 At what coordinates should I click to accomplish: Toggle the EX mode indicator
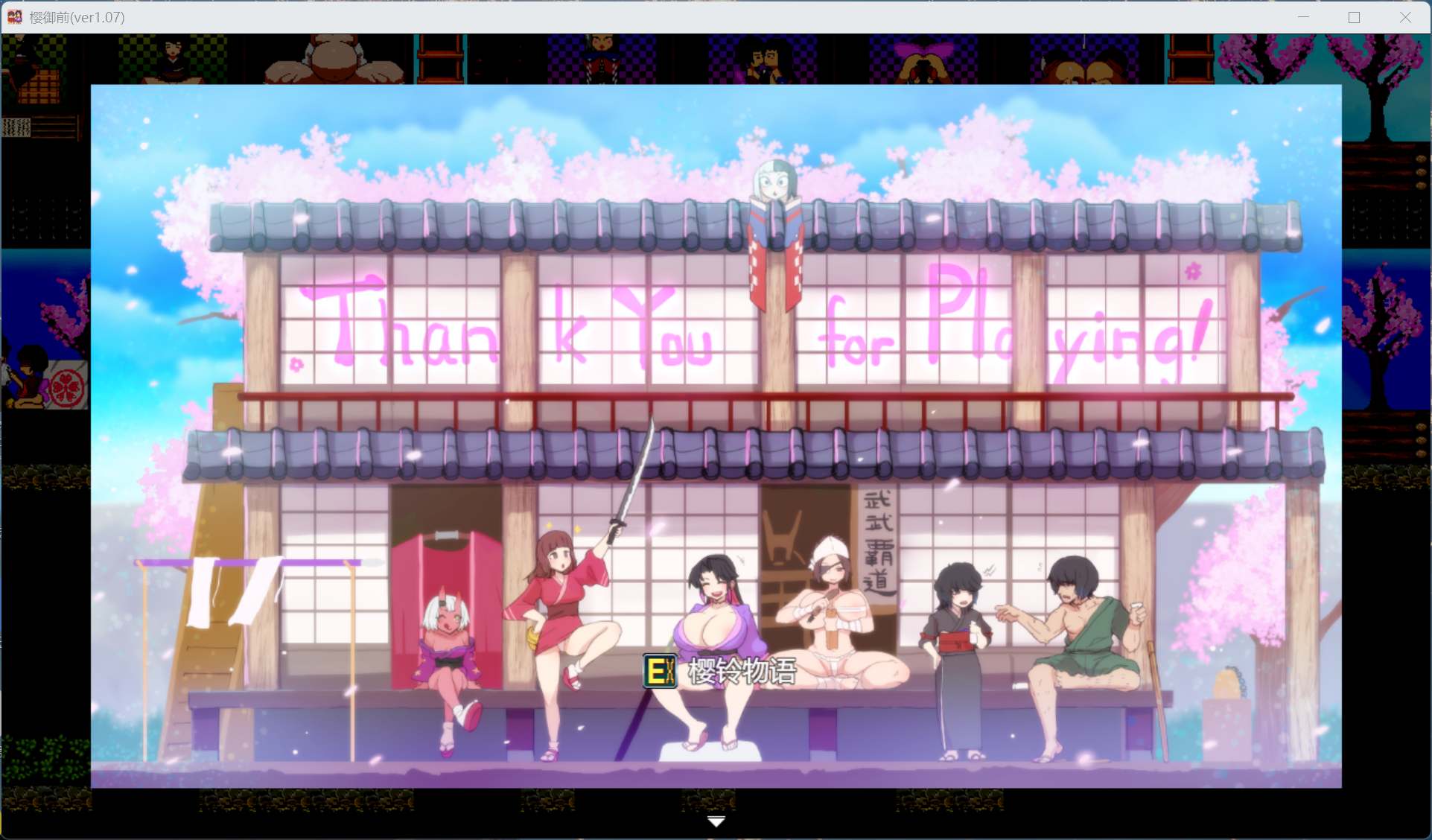660,669
